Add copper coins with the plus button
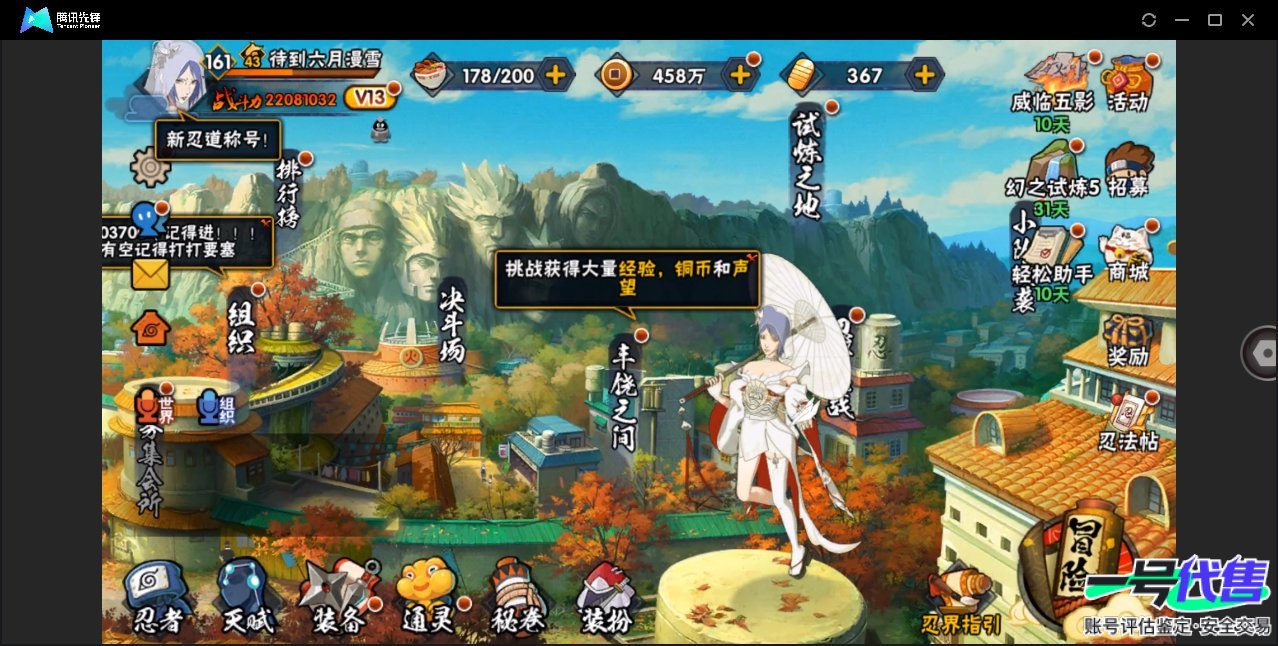Screen dimensions: 1278x646 click(740, 74)
